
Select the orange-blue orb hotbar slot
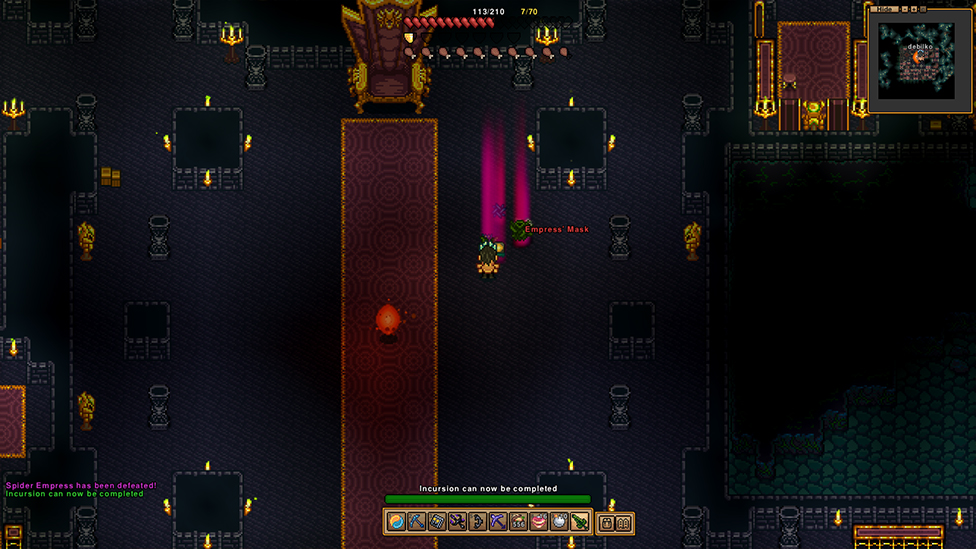[x=396, y=521]
